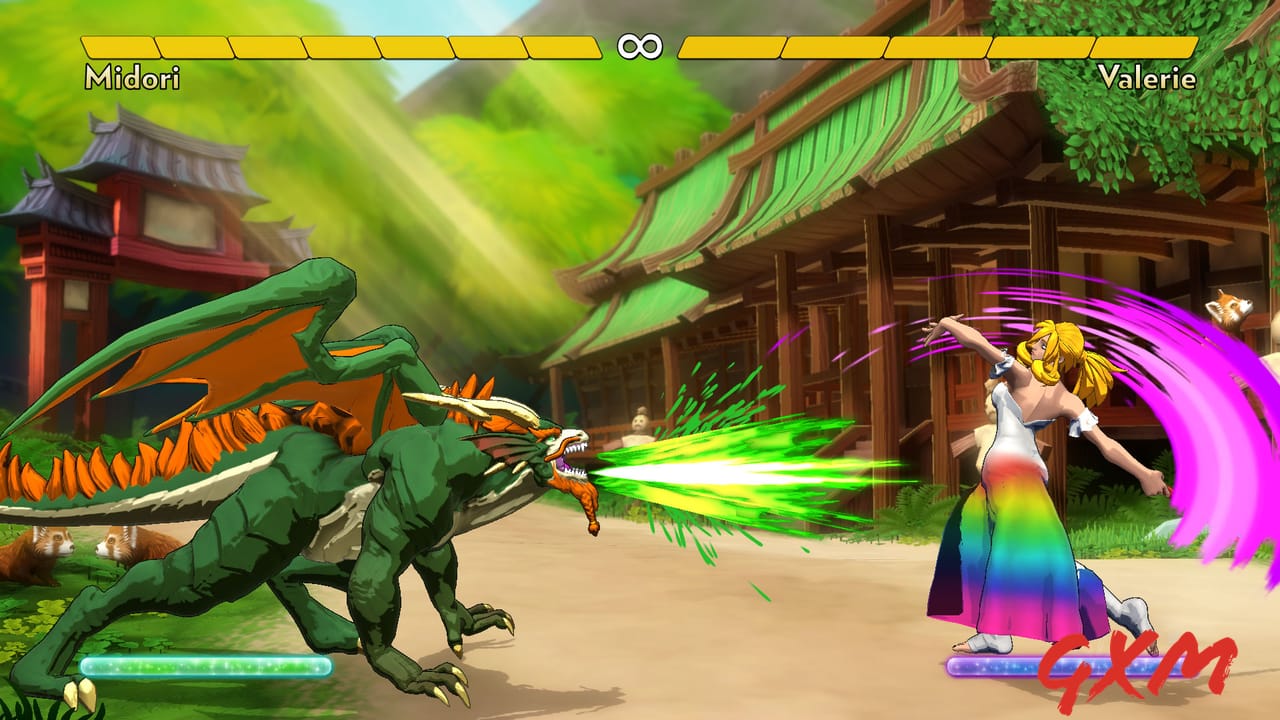Select the Midori name label
This screenshot has height=720, width=1280.
point(133,76)
